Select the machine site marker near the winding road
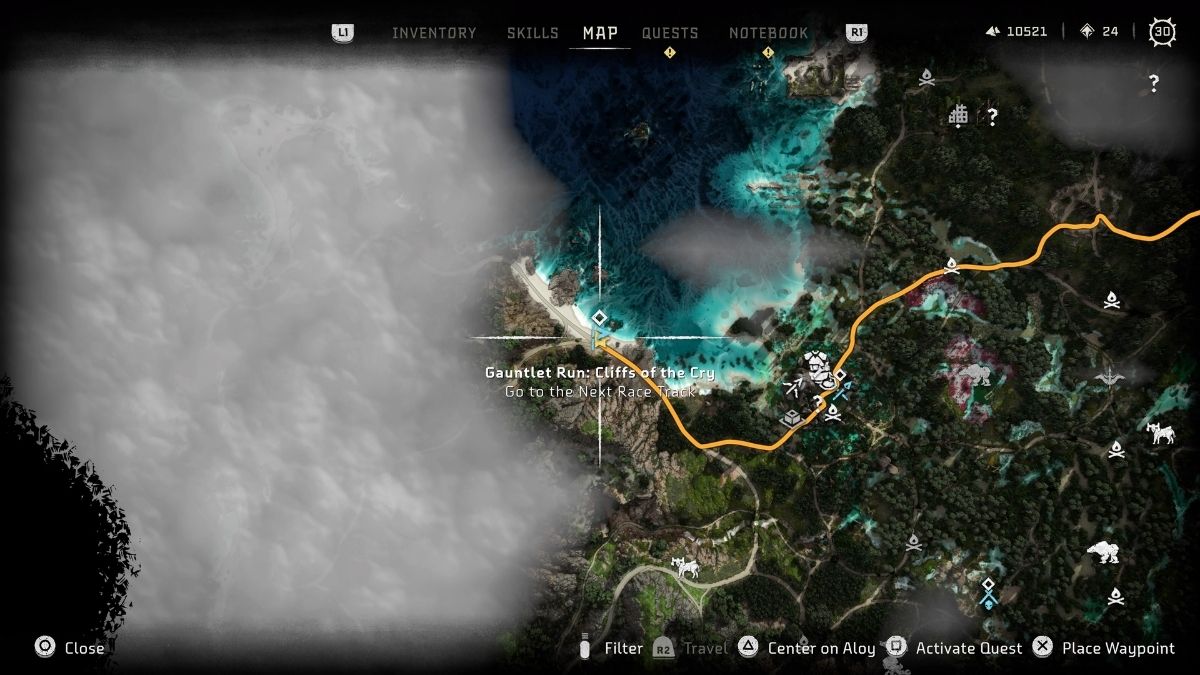The width and height of the screenshot is (1200, 675). click(x=685, y=568)
